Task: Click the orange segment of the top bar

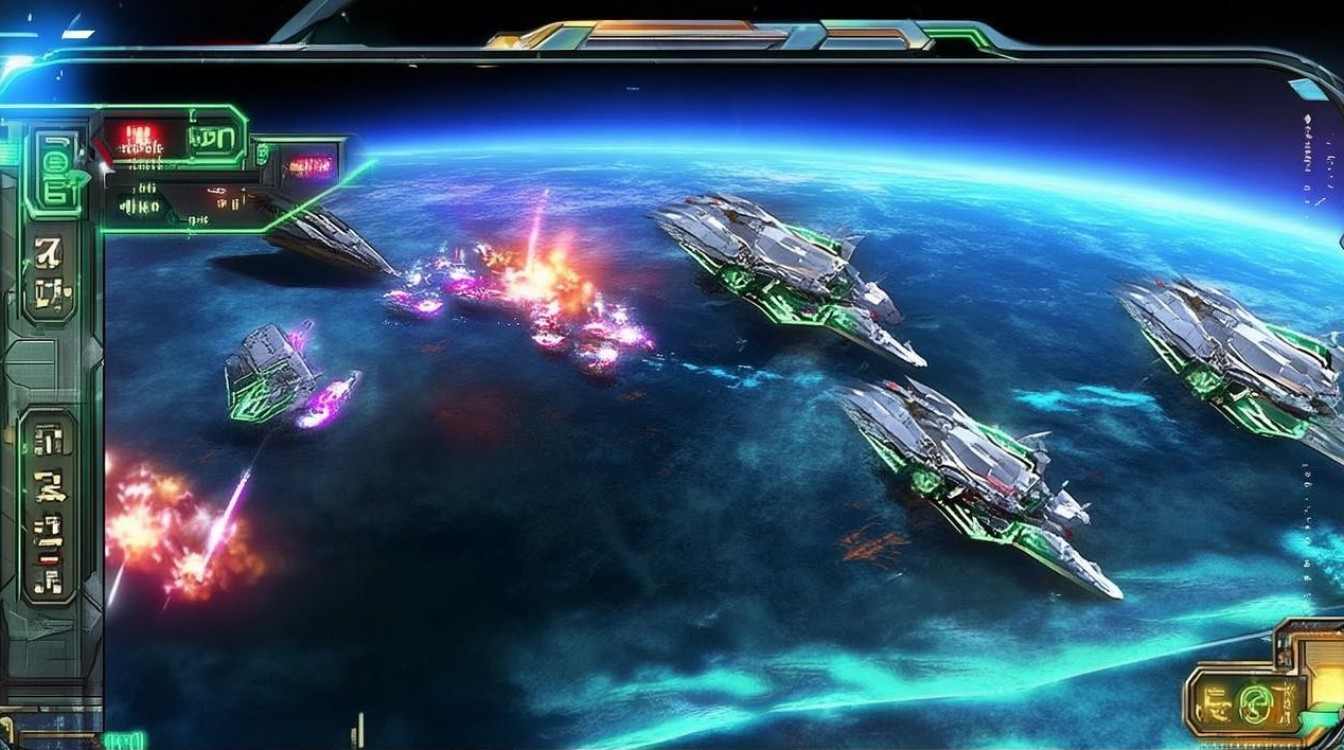Action: click(x=658, y=30)
